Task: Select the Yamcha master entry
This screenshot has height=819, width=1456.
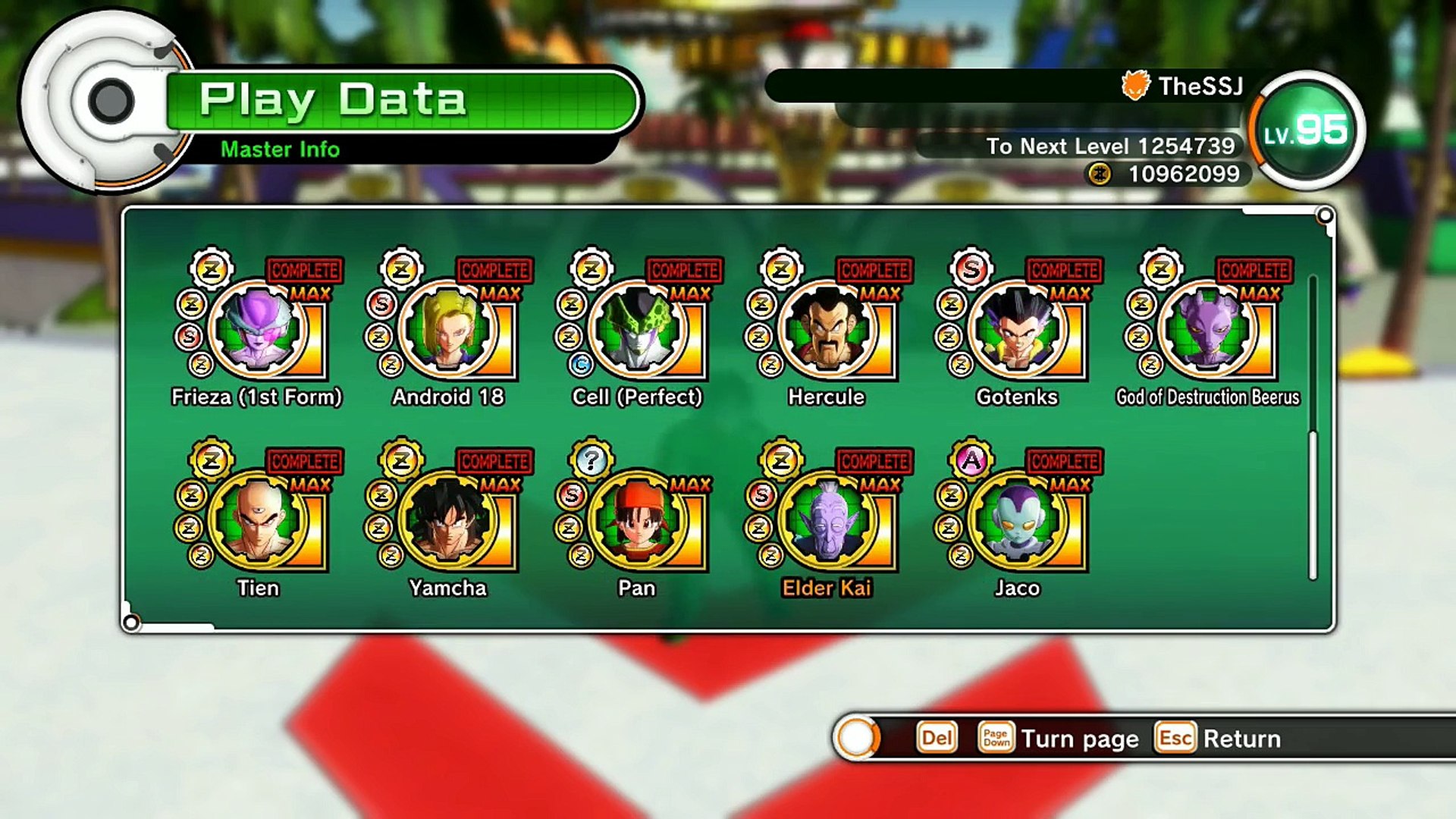Action: 447,521
